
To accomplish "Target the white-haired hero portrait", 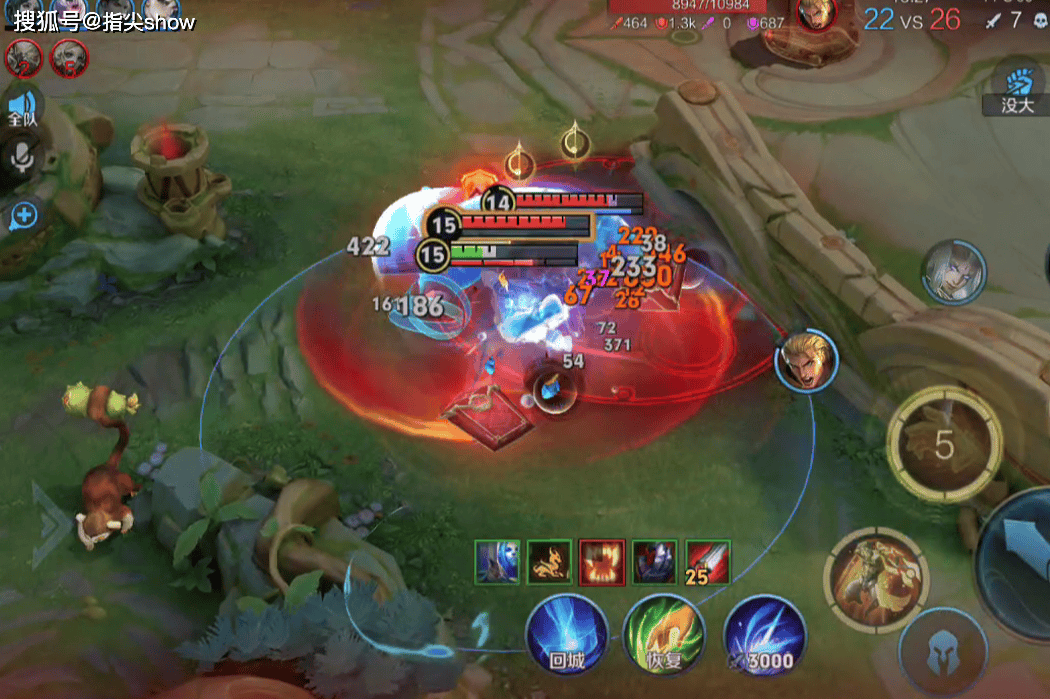I will 954,272.
